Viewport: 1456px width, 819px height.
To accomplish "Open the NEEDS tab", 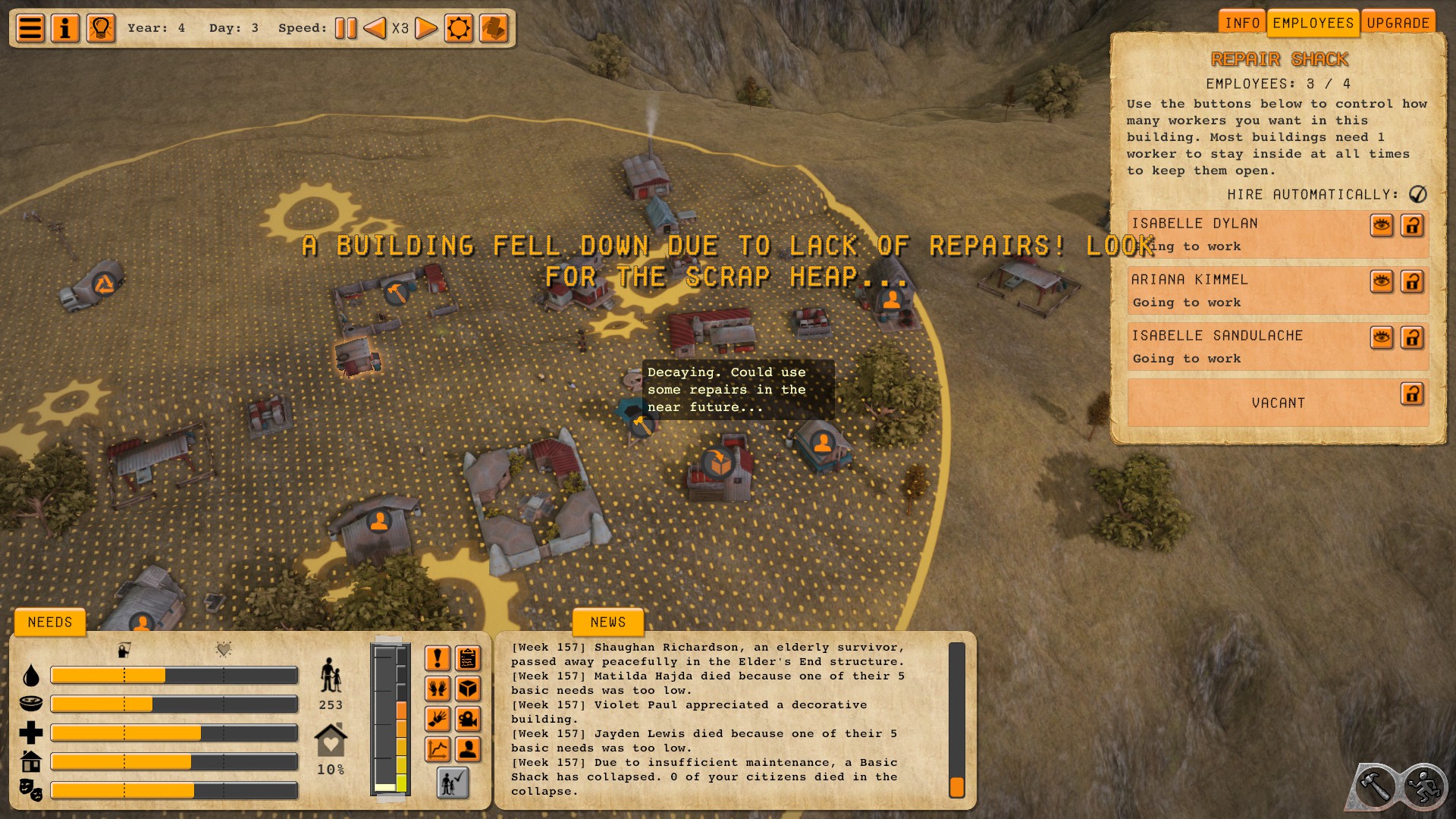I will point(50,623).
